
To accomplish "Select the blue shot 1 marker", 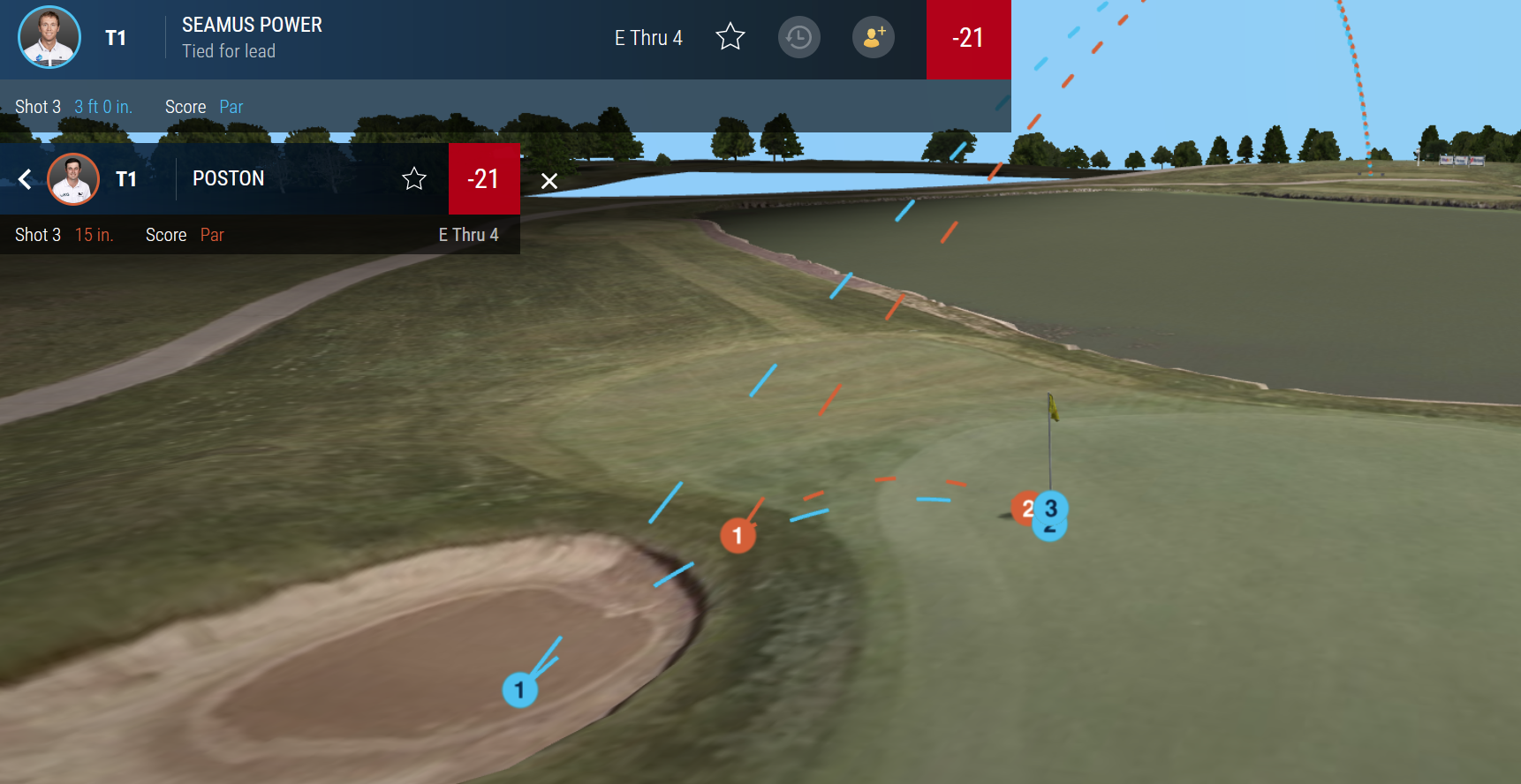I will pos(519,690).
